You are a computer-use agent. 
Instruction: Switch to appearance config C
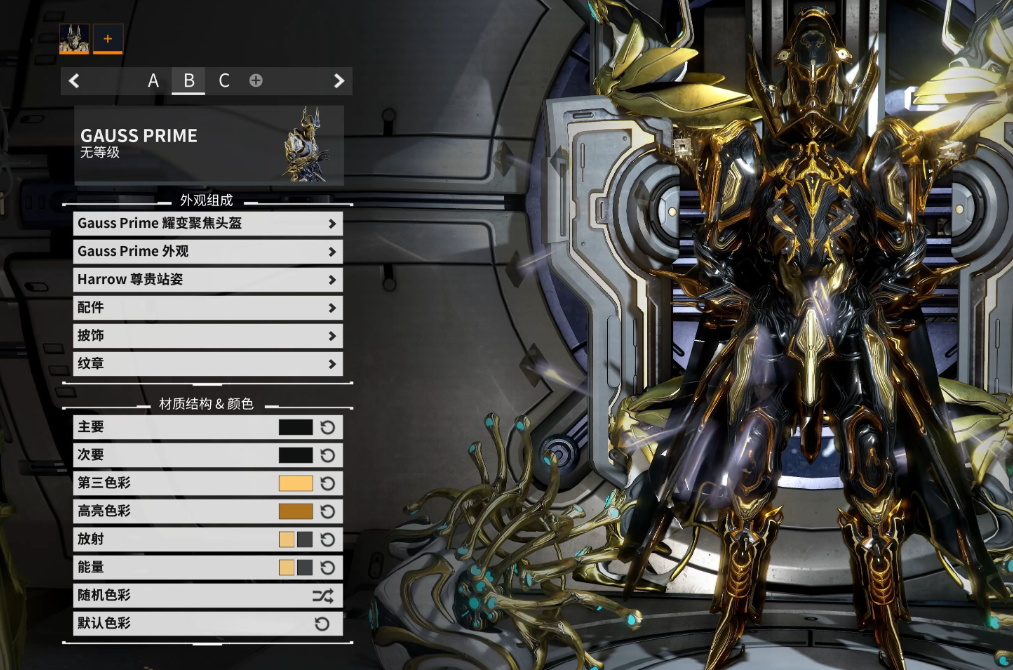coord(224,81)
